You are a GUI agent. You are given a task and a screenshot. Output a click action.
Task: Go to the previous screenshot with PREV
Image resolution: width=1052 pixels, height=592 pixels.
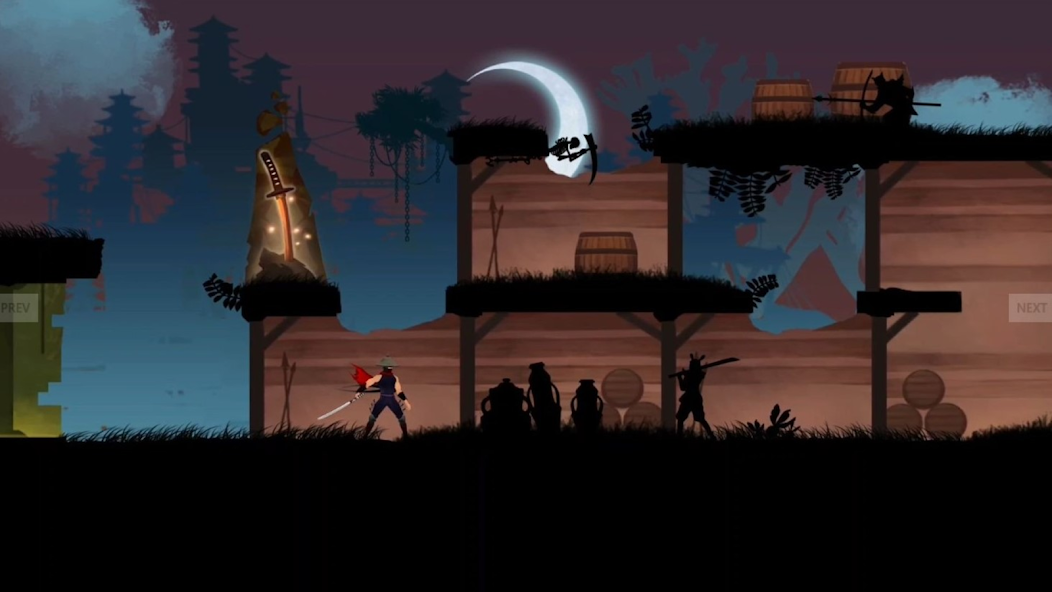point(17,308)
